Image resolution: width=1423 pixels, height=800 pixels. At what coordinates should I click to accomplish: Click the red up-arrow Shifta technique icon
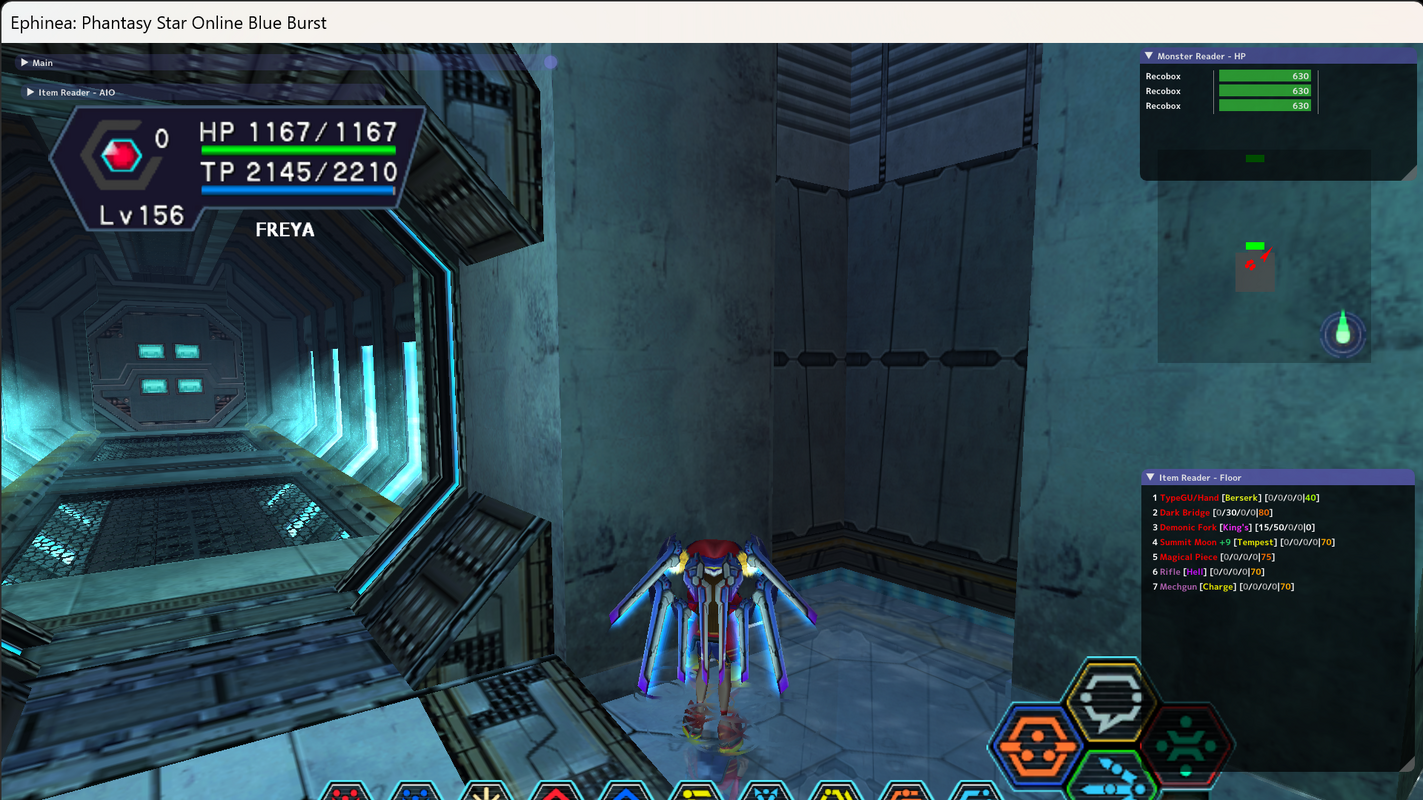[x=558, y=793]
